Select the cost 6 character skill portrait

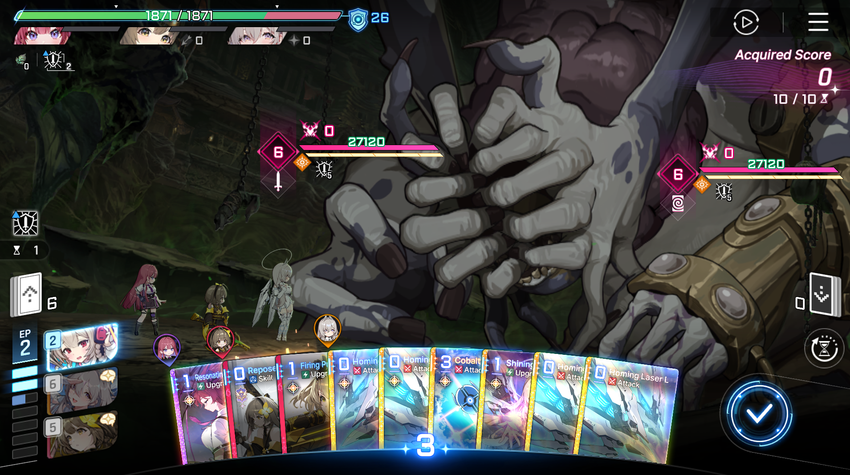[x=79, y=390]
